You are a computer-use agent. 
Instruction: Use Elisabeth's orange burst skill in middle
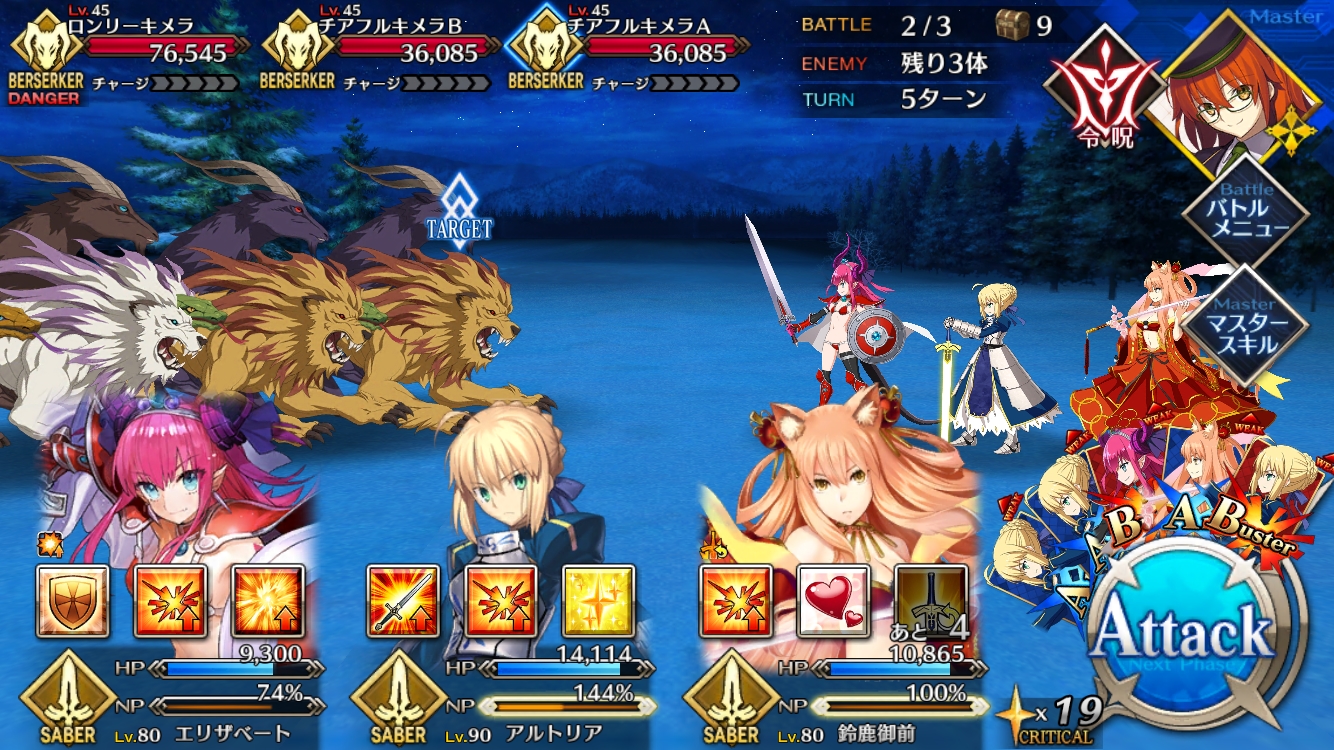tap(170, 602)
